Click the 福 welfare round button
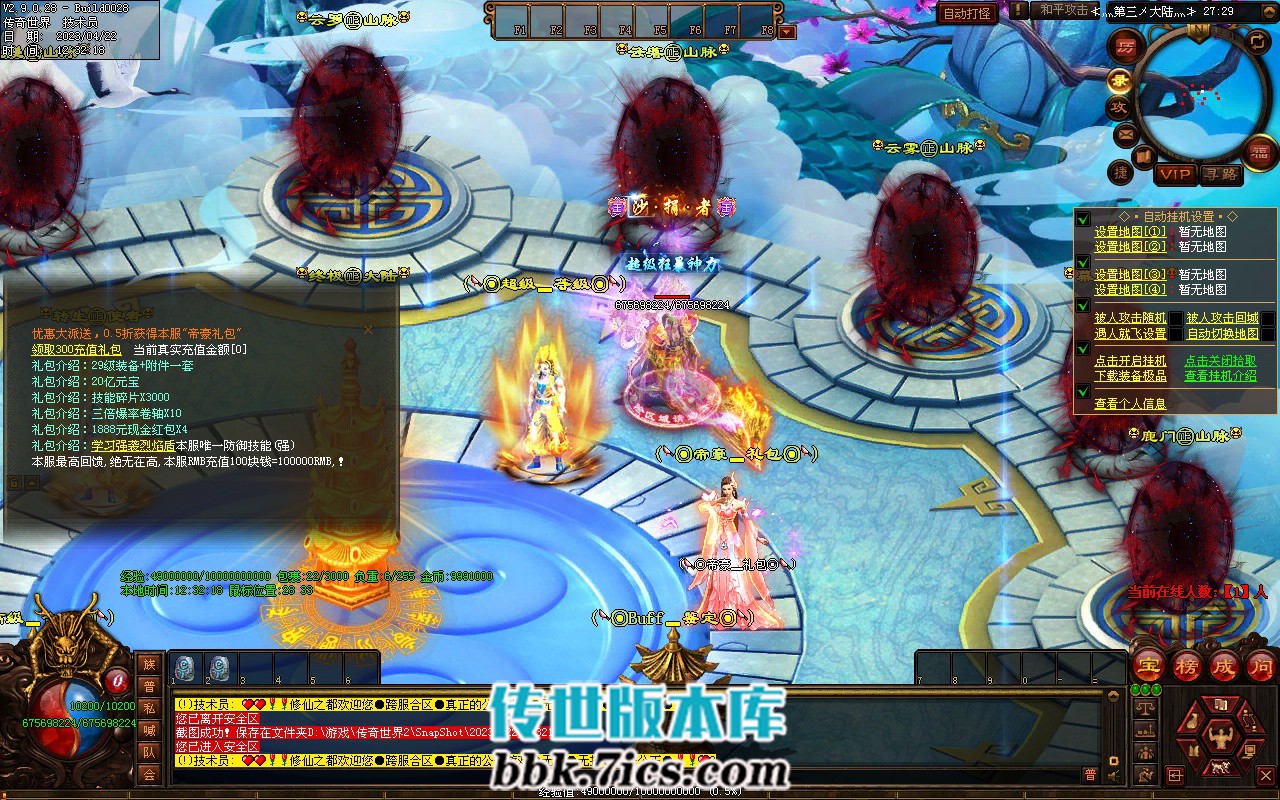Viewport: 1280px width, 800px height. 1260,151
